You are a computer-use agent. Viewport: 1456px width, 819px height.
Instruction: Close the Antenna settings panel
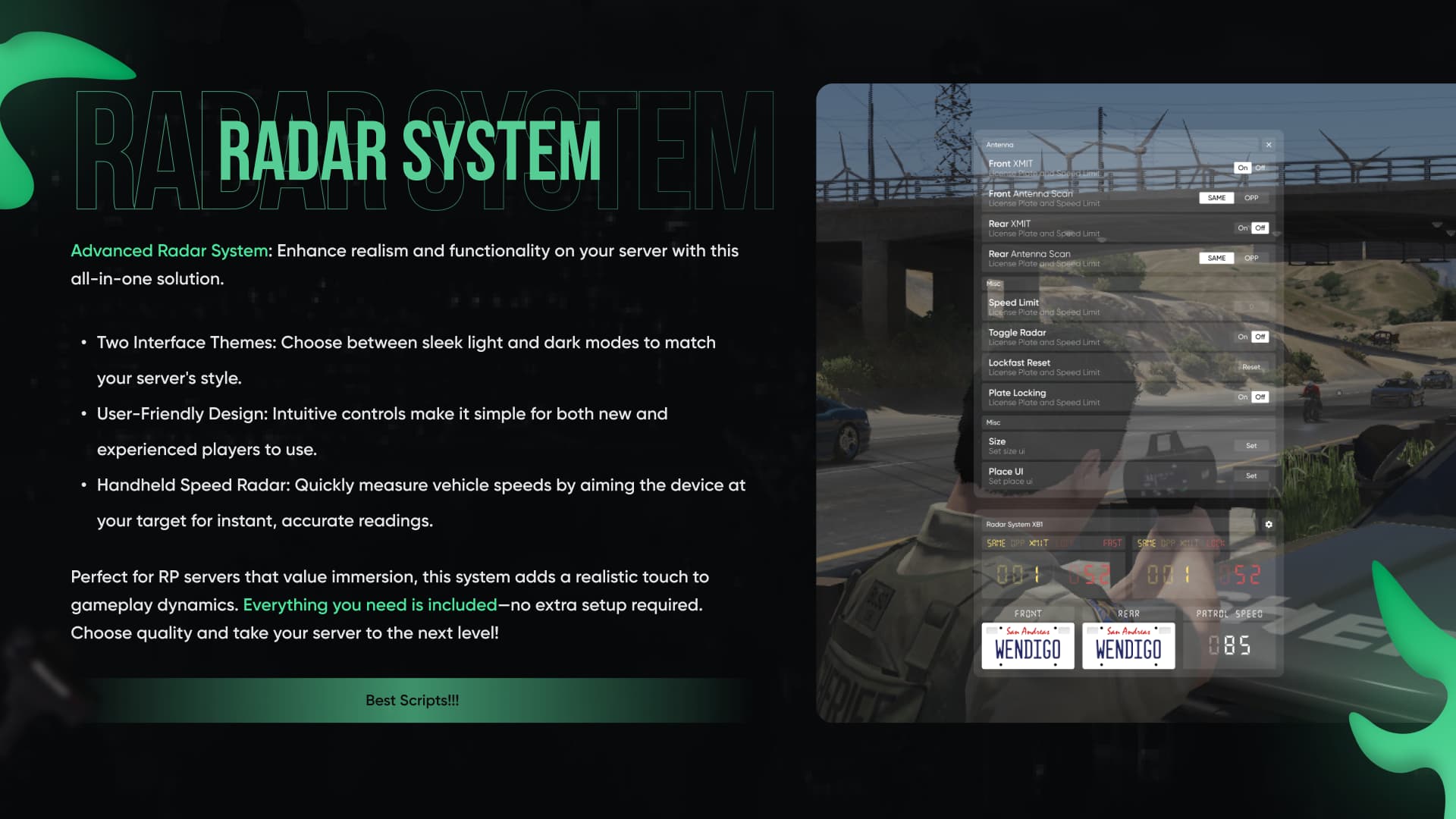click(1269, 144)
